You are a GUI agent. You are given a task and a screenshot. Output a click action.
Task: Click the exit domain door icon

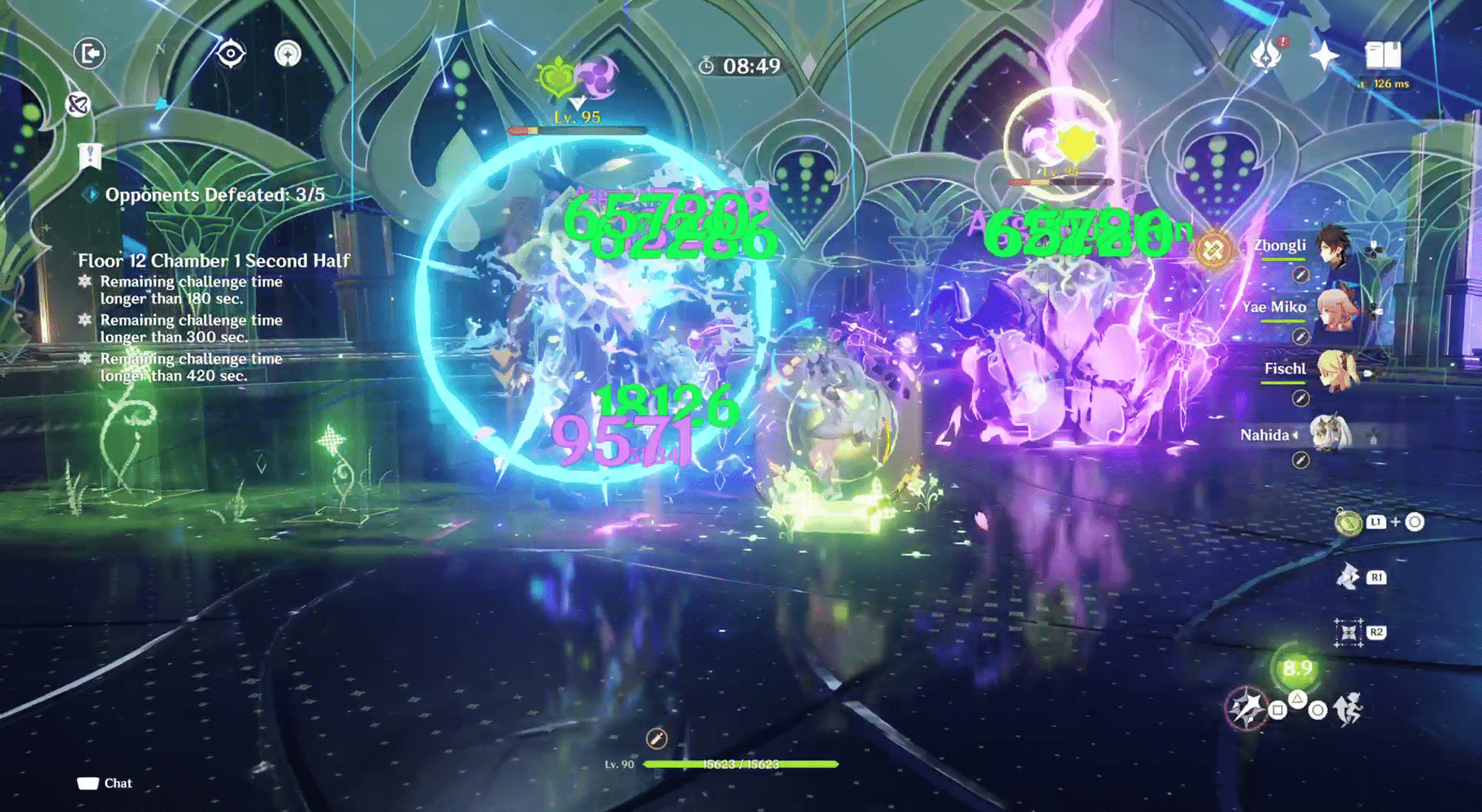pos(89,54)
